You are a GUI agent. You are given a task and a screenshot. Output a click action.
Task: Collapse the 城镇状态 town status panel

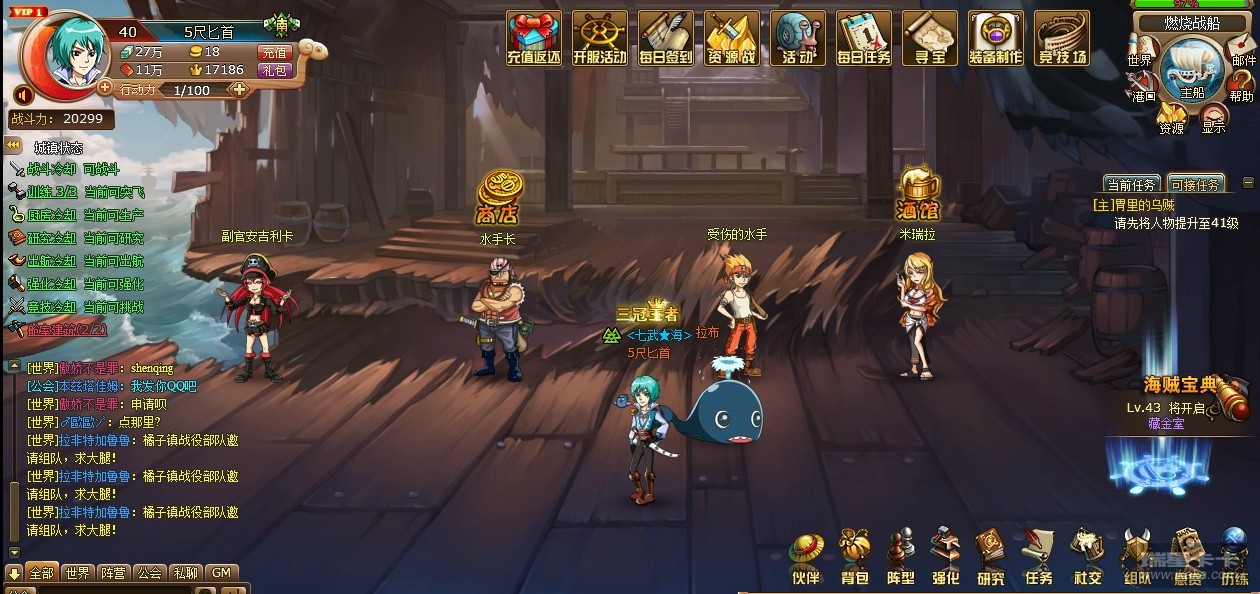pos(14,146)
